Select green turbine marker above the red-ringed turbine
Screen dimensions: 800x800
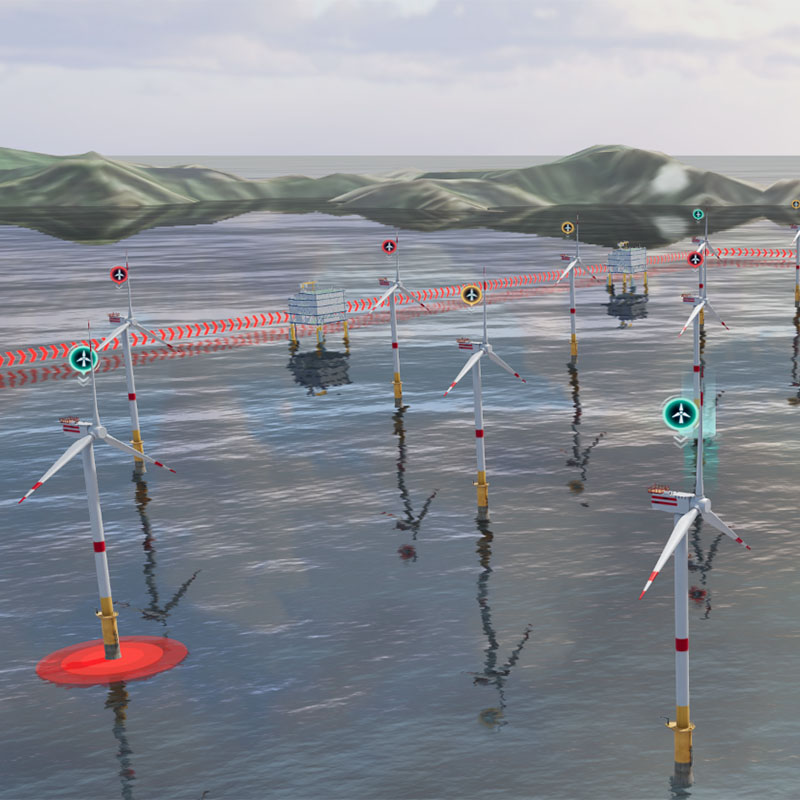click(x=83, y=358)
